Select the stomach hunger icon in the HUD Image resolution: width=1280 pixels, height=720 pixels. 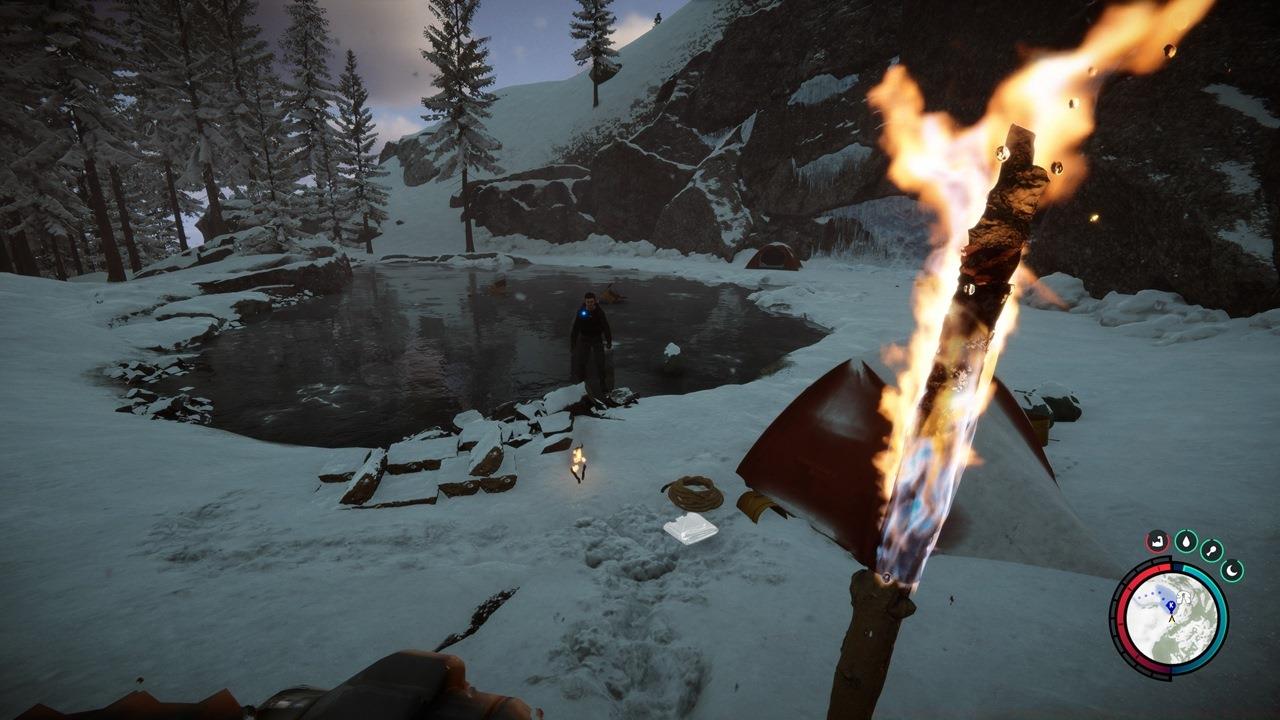[1157, 541]
